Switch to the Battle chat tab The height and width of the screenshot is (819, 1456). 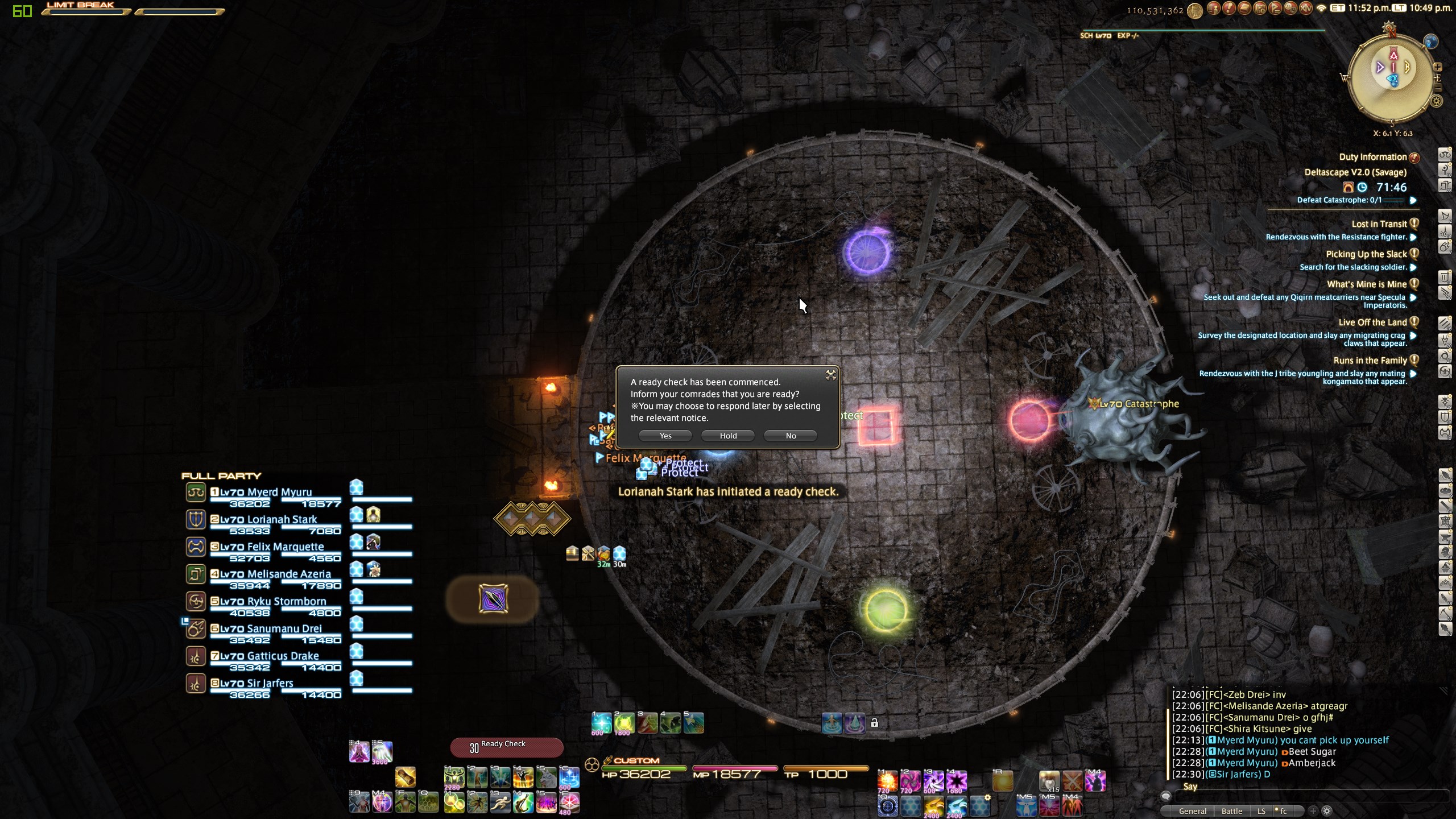pyautogui.click(x=1231, y=811)
